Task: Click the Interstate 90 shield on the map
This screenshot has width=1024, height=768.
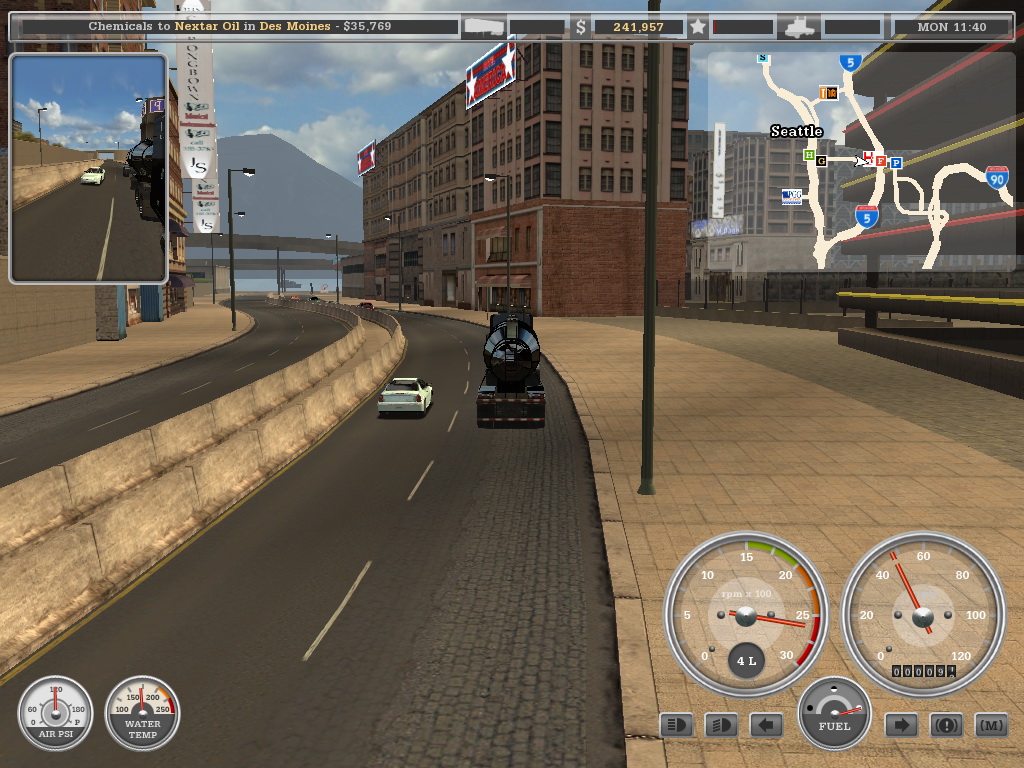Action: coord(996,178)
